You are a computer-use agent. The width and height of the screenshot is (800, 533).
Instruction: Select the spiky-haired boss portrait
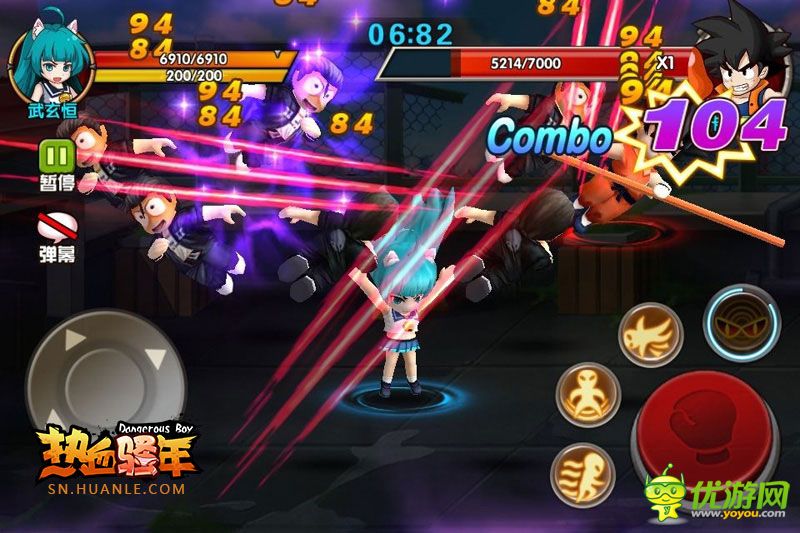click(x=745, y=60)
